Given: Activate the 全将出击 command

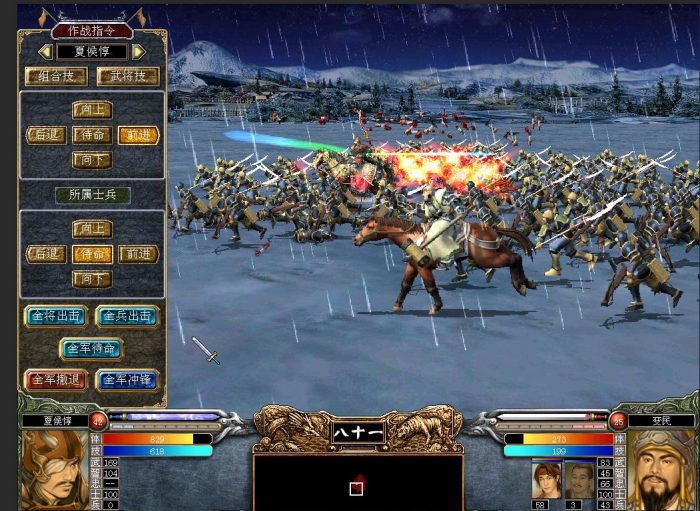Looking at the screenshot, I should click(x=56, y=316).
